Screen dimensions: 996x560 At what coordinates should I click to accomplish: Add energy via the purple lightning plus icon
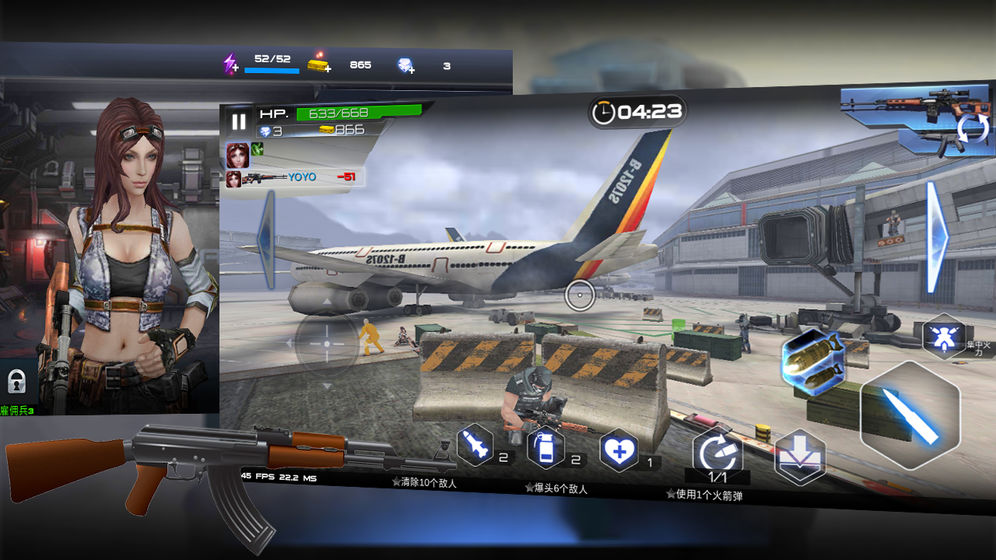pos(231,65)
